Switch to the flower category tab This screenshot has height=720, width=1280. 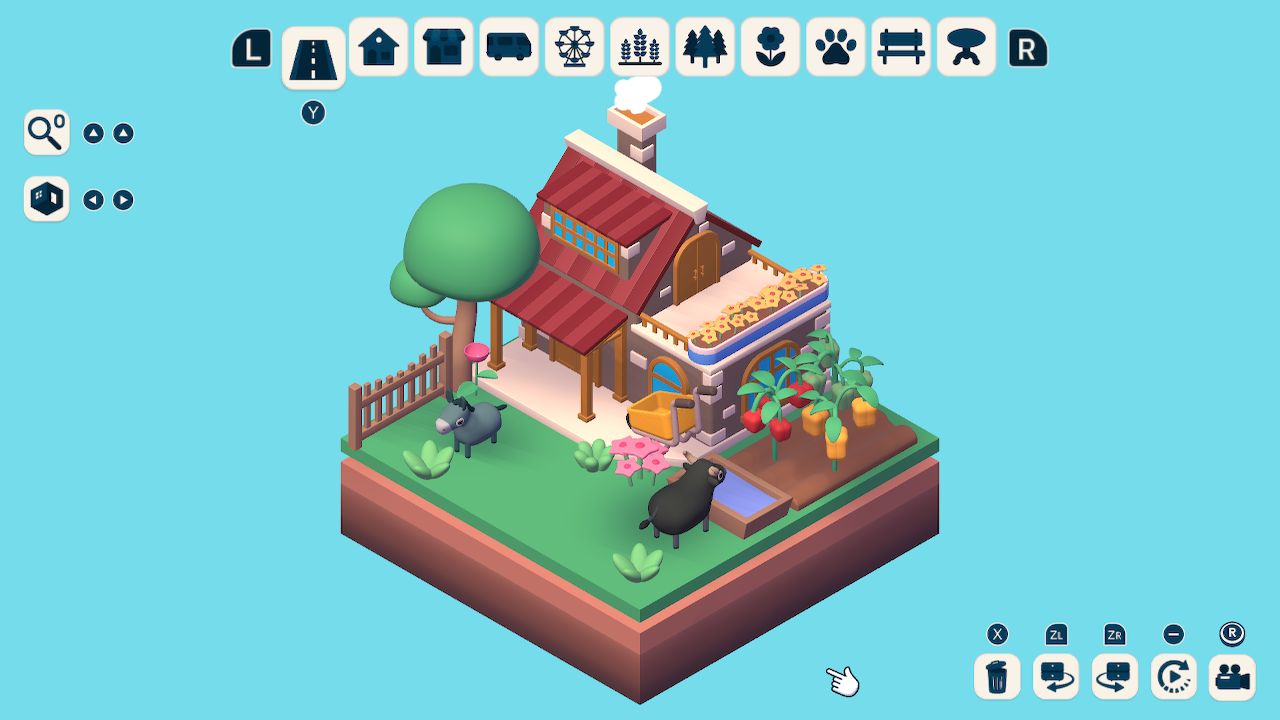click(x=770, y=46)
